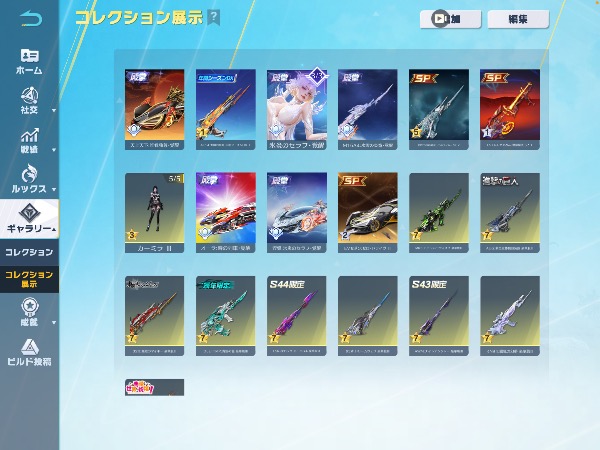The image size is (600, 450).
Task: Open the ルックス (Looks) menu
Action: pos(29,178)
